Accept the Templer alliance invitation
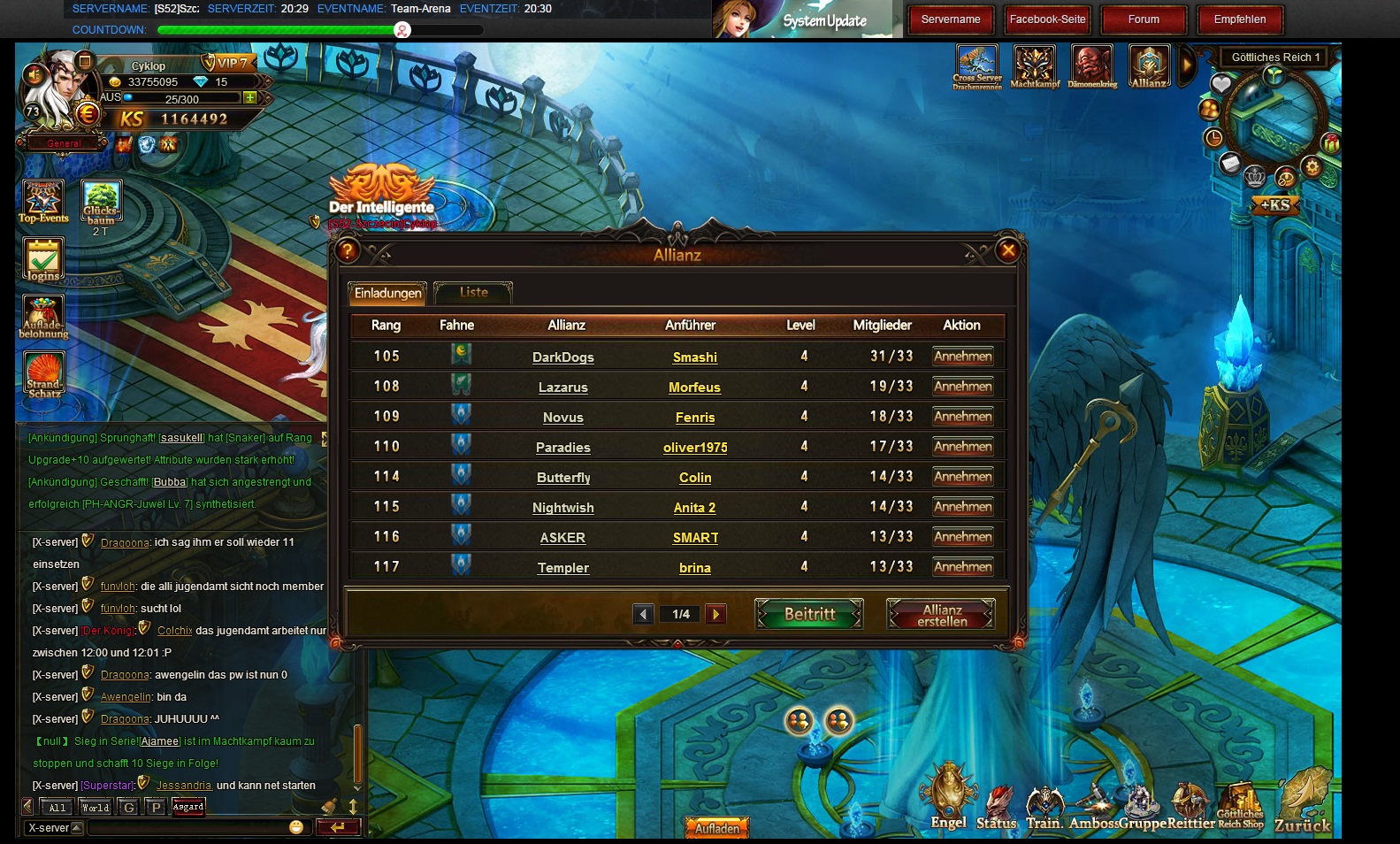The width and height of the screenshot is (1400, 844). [x=962, y=567]
